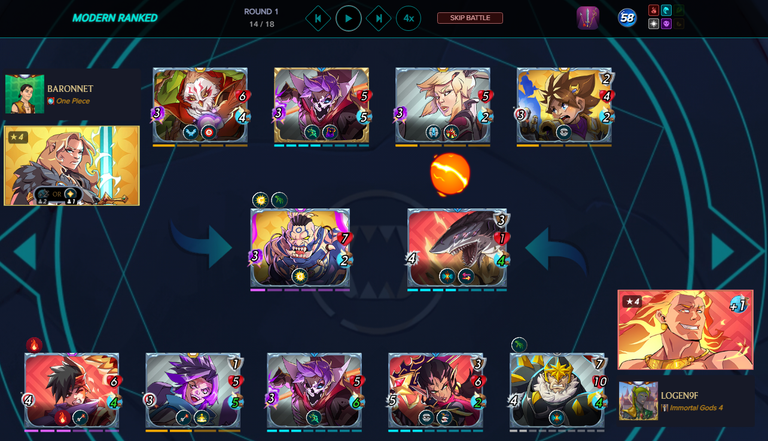Select LOGEN9F's summoner card
This screenshot has width=768, height=441.
pos(684,330)
